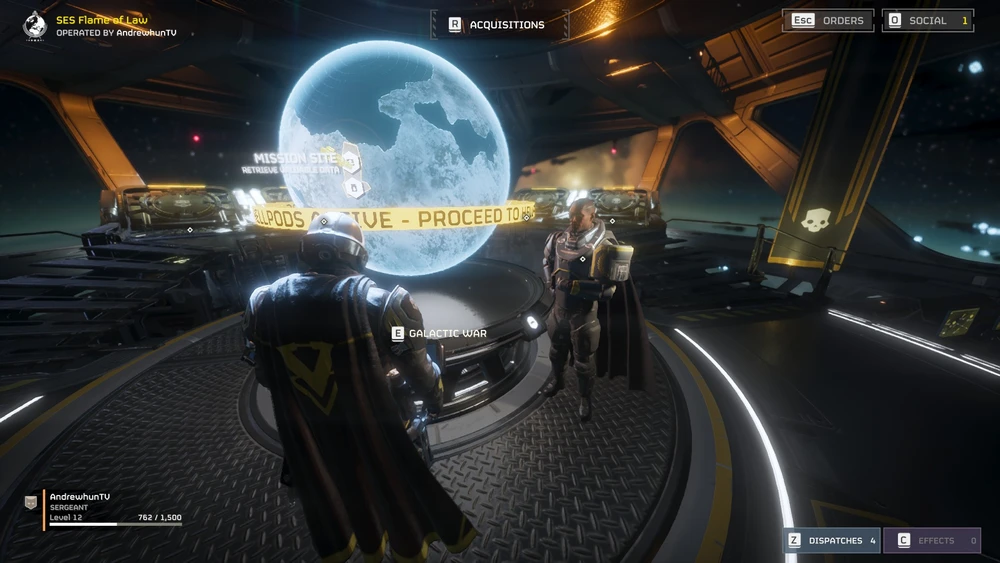Open the Acquisitions menu
1000x563 pixels.
click(497, 25)
